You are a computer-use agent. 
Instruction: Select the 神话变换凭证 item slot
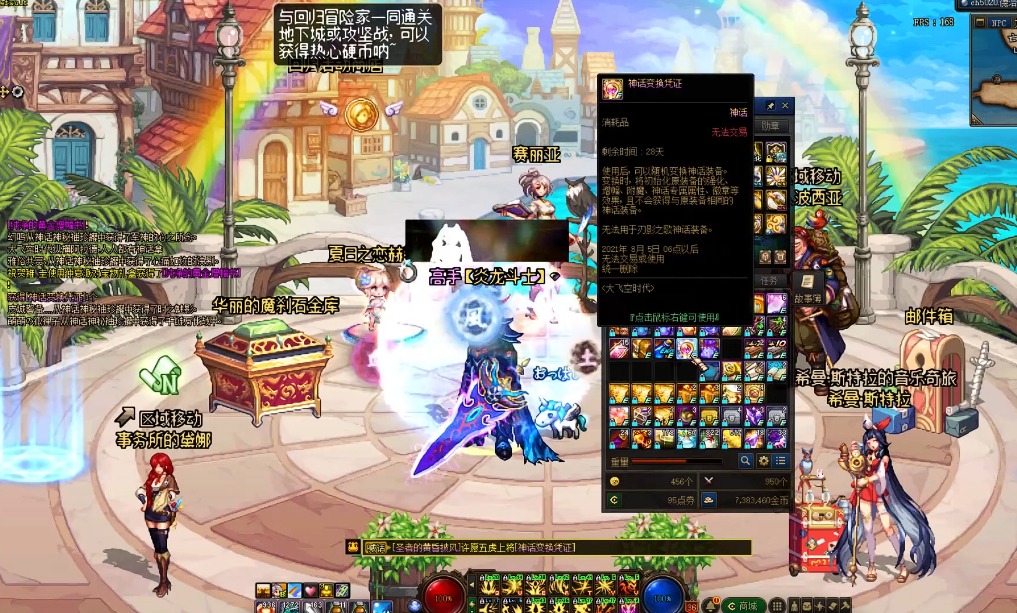coord(687,348)
